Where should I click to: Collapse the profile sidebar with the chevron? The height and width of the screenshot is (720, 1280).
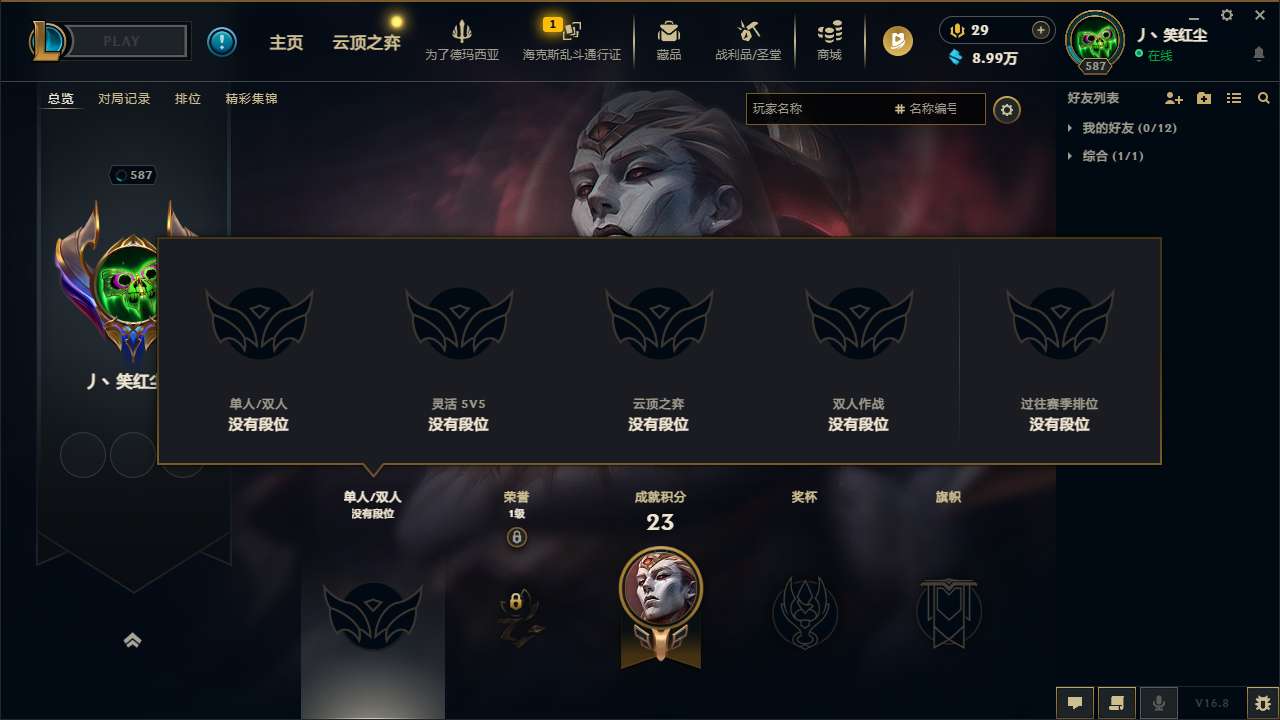(134, 640)
